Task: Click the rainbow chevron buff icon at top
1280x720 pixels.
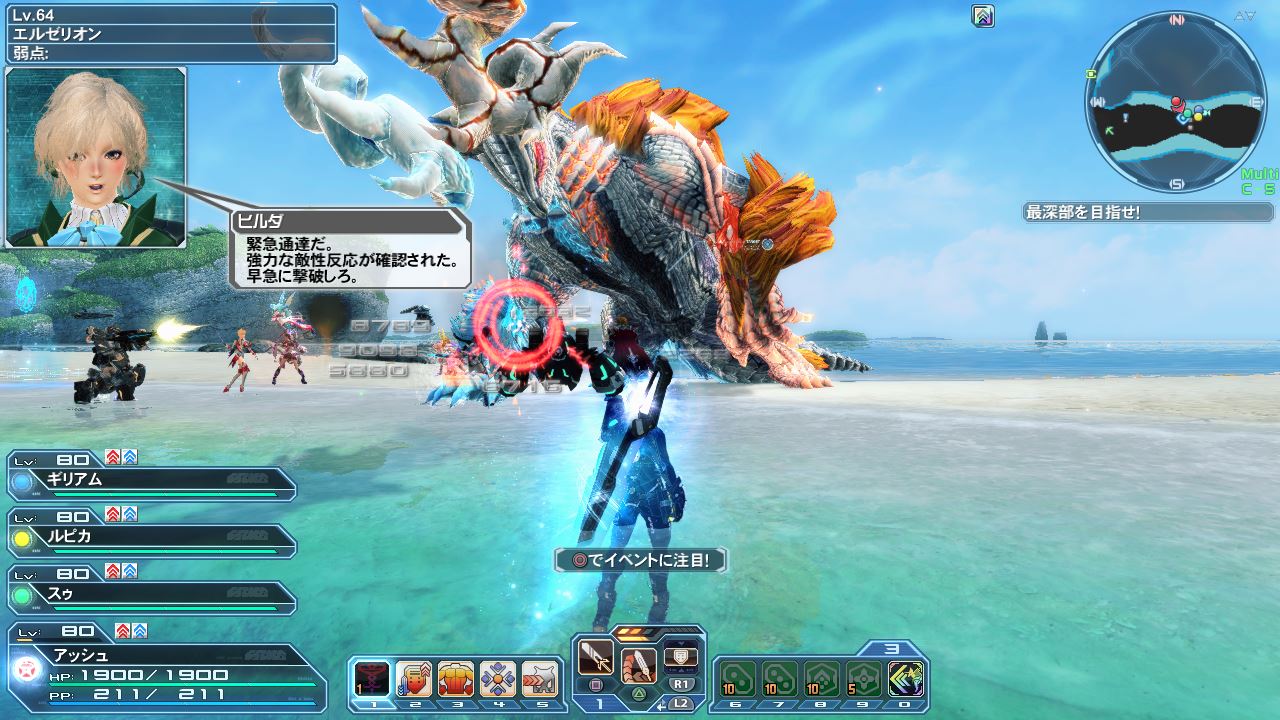Action: [983, 16]
